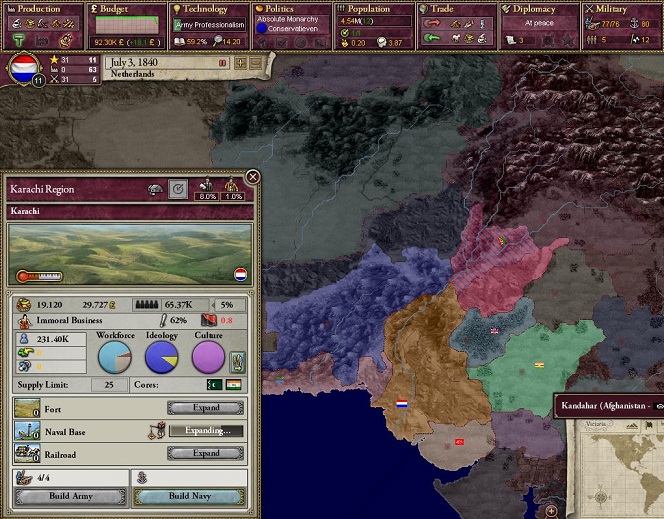
Task: Expand the Fort in Karachi
Action: tap(206, 408)
